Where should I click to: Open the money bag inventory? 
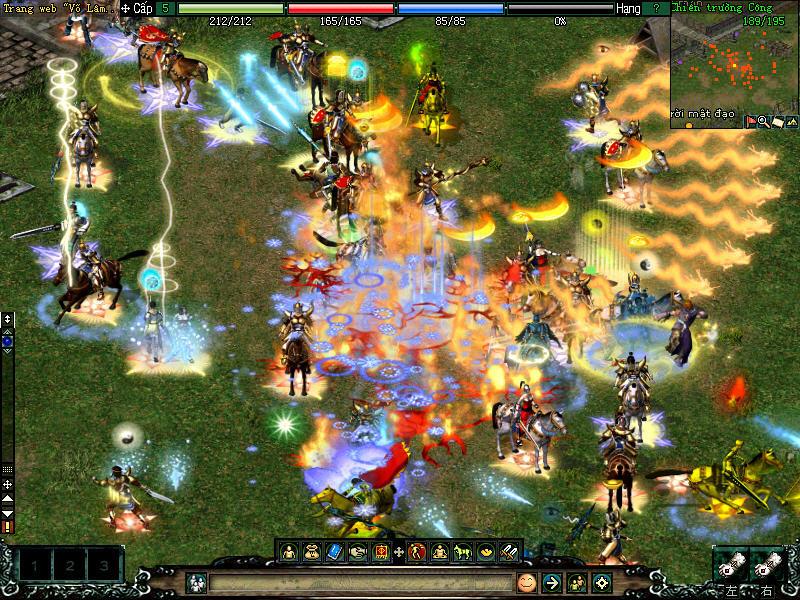click(x=311, y=551)
